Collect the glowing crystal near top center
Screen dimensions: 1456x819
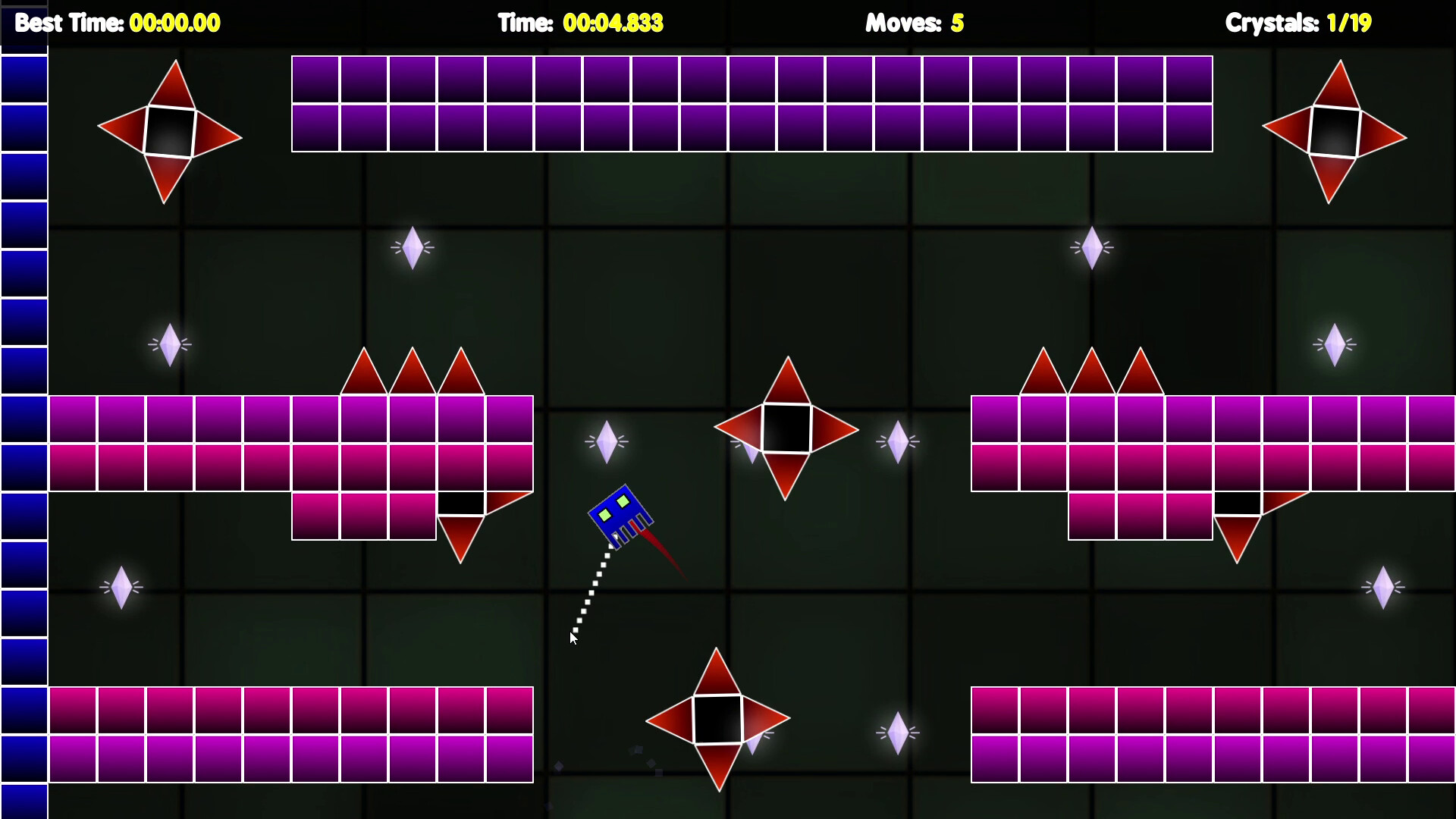coord(413,247)
